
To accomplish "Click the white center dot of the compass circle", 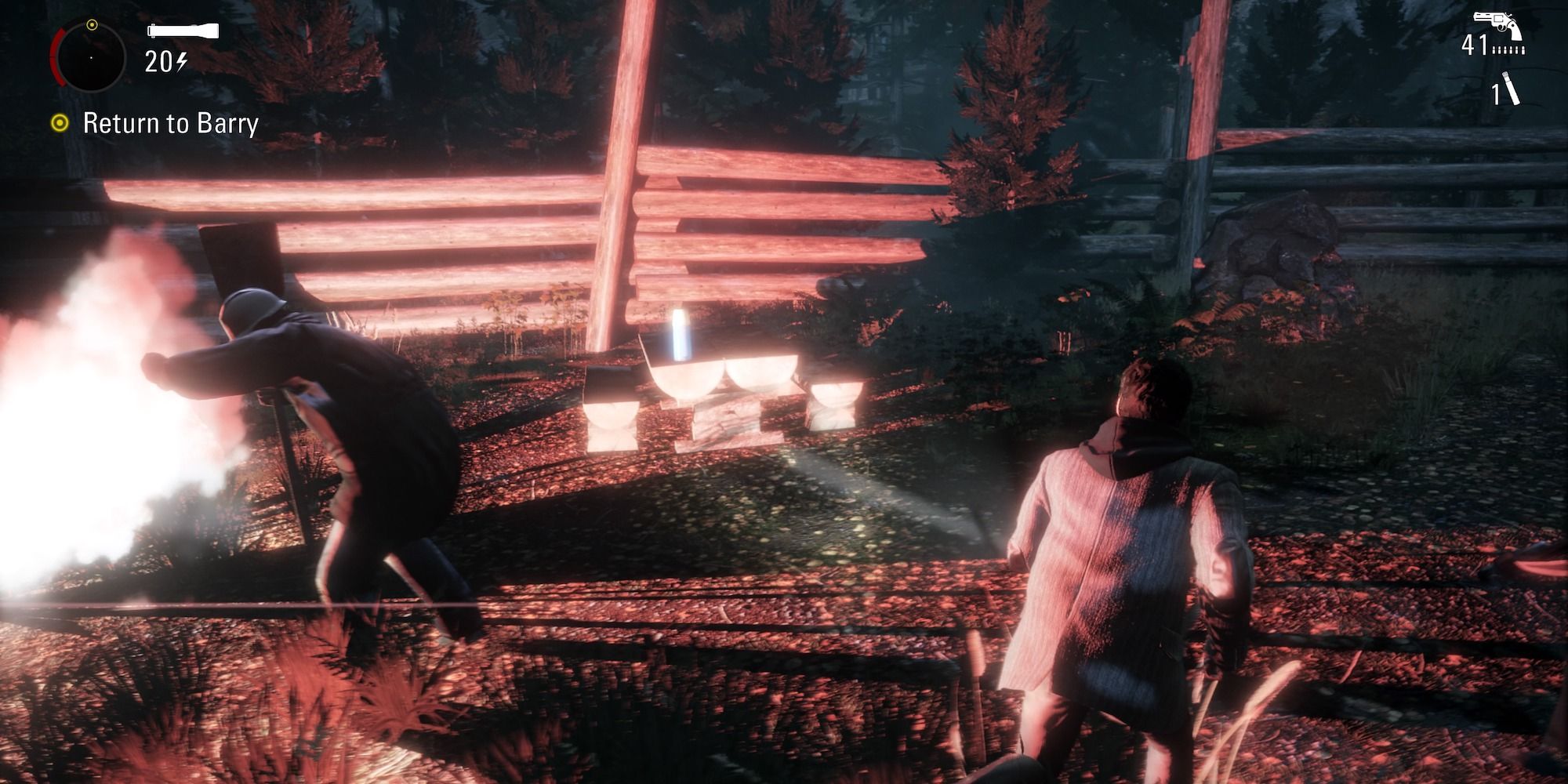I will click(x=92, y=58).
